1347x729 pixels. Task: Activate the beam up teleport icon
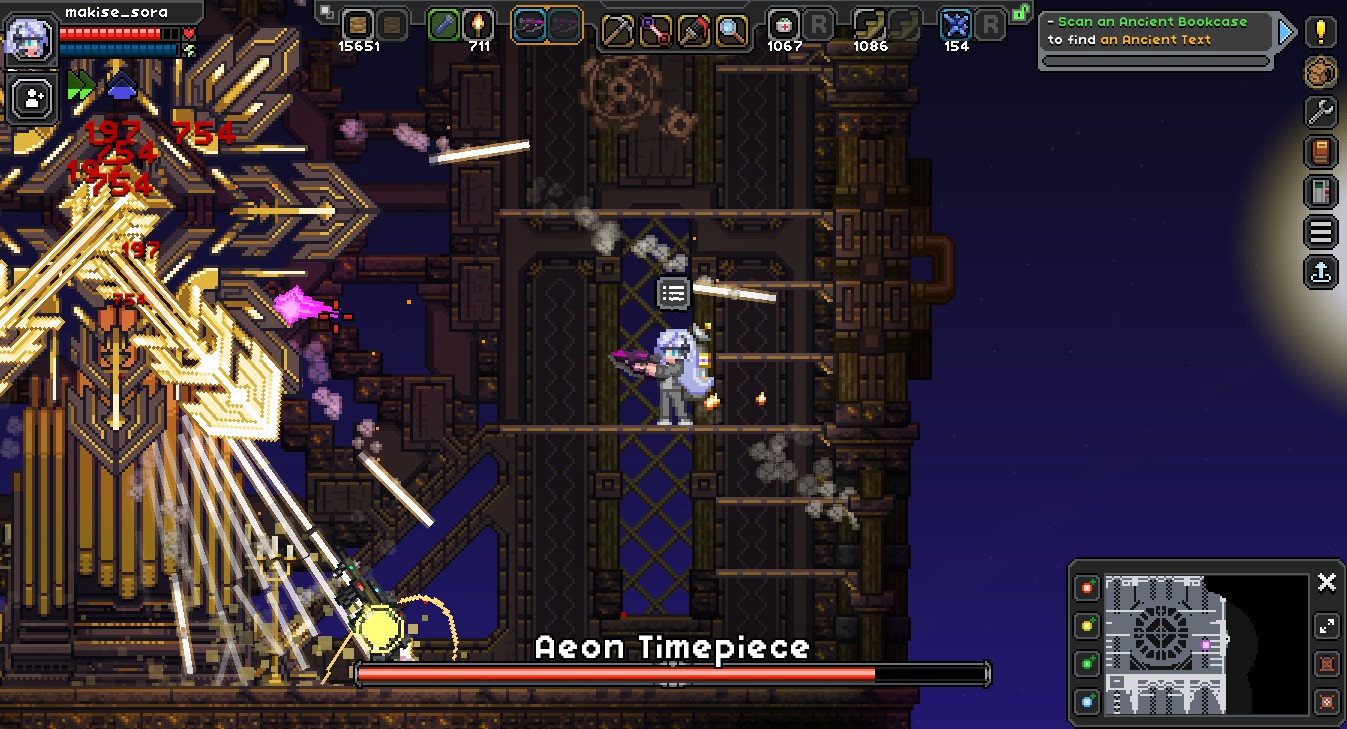point(1320,272)
